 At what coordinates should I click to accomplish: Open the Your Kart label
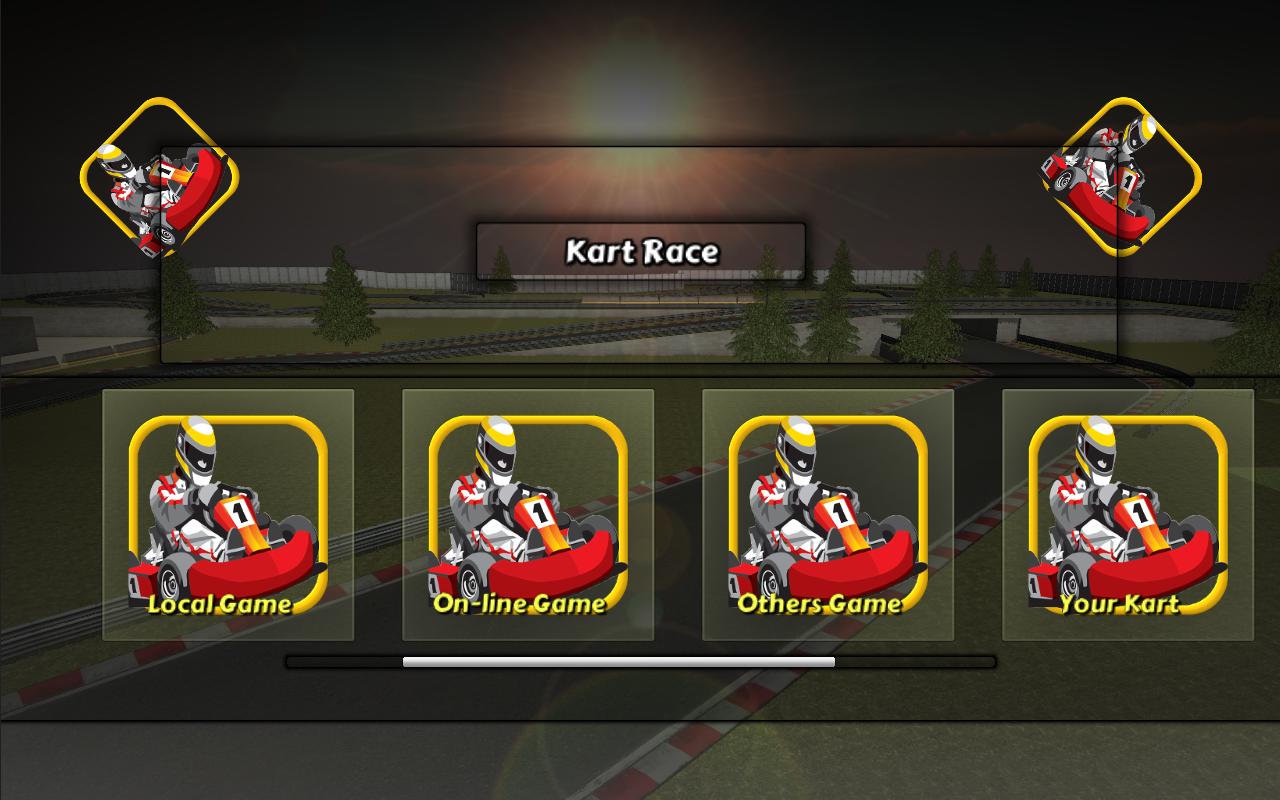pos(1120,605)
